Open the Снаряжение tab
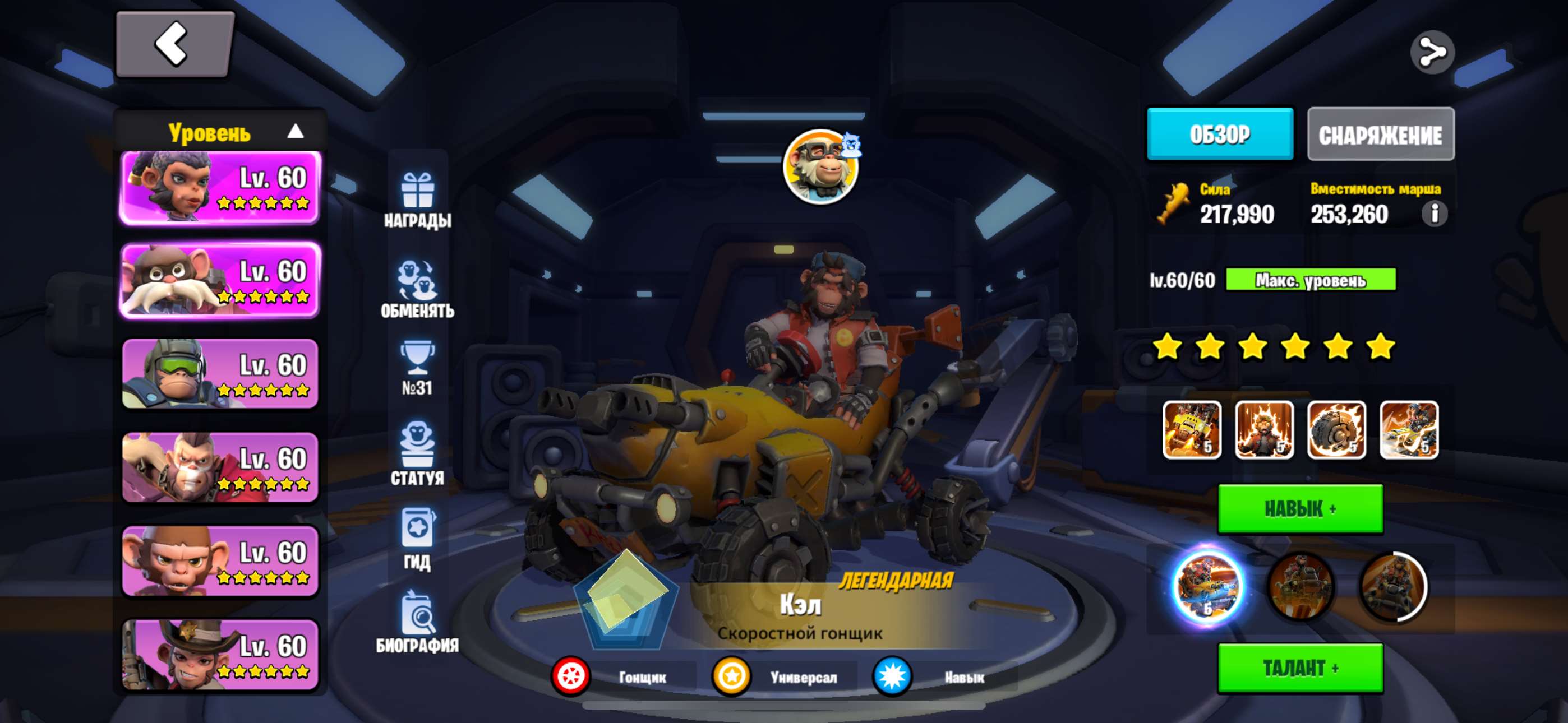Screen dimensions: 1568x723 point(1380,135)
